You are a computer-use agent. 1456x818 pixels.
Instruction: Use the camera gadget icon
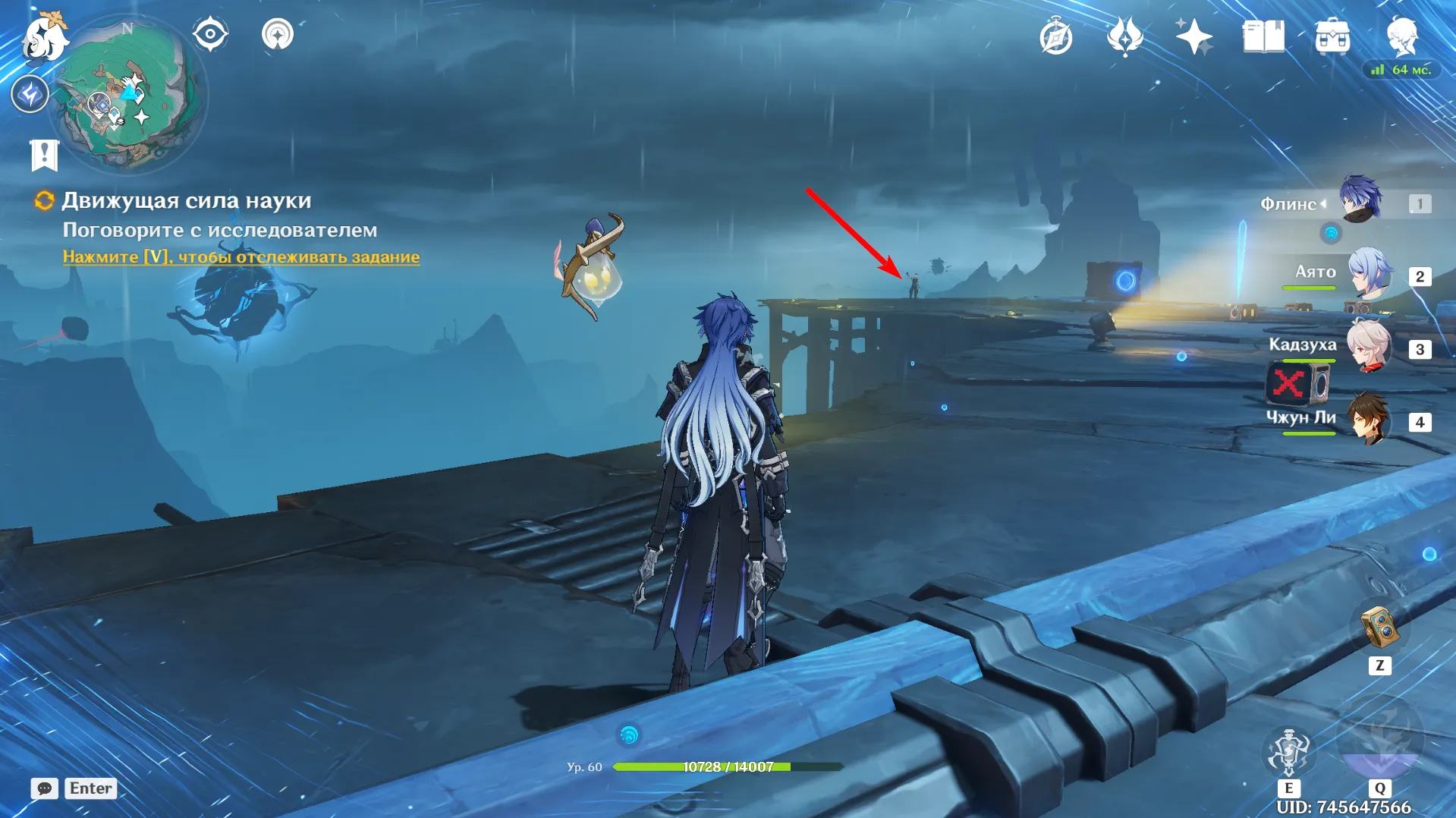(x=1379, y=628)
